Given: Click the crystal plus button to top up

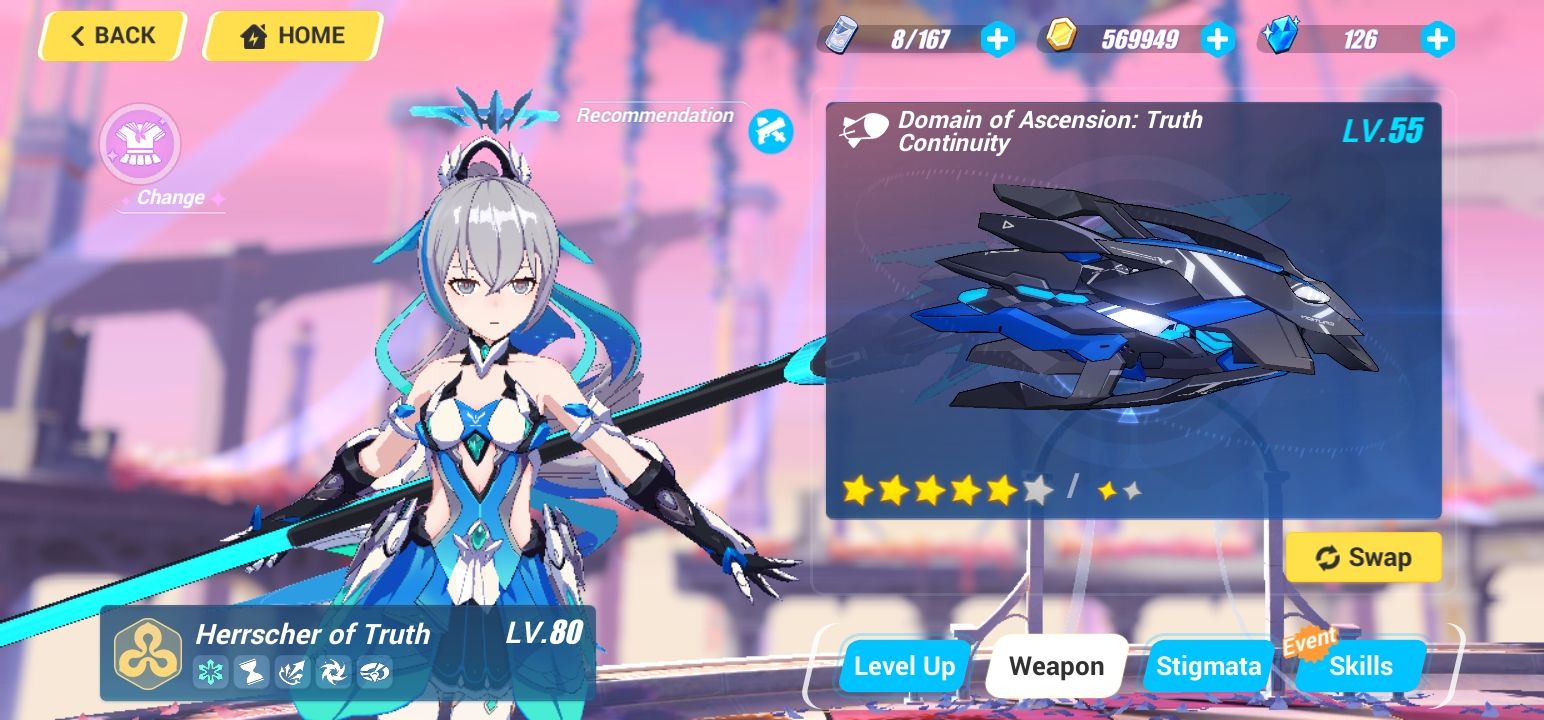Looking at the screenshot, I should click(x=1437, y=38).
